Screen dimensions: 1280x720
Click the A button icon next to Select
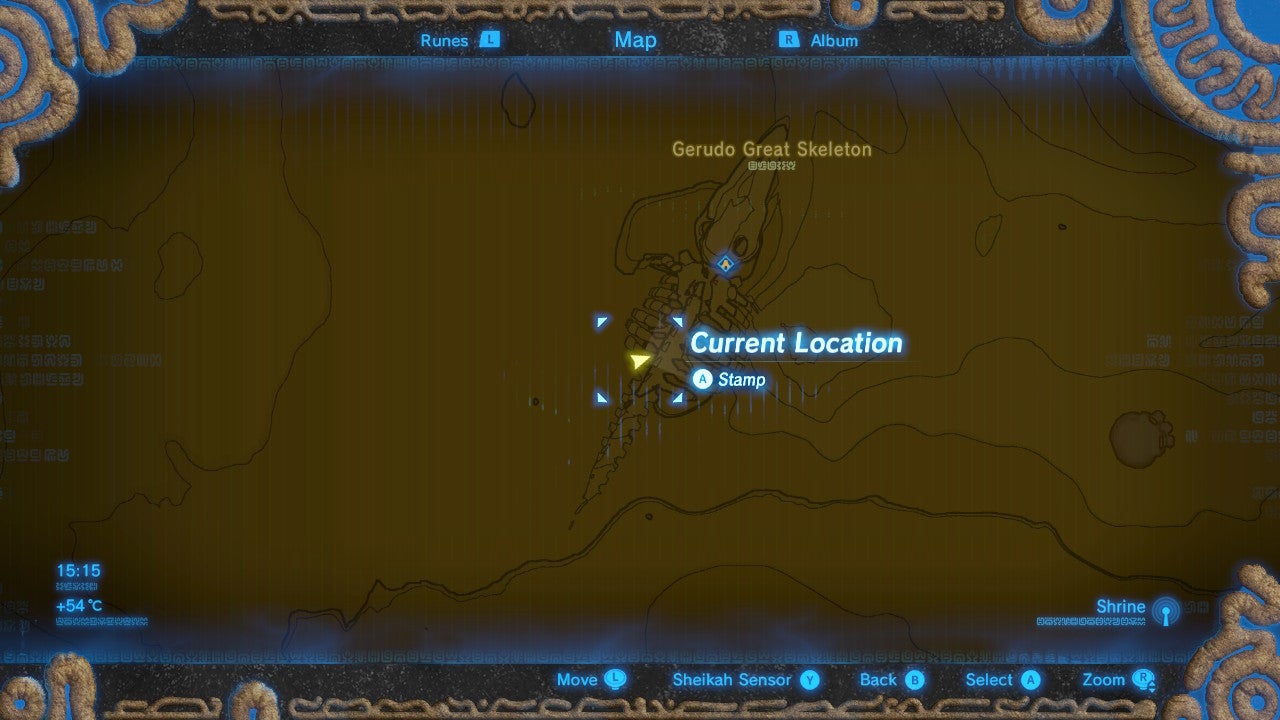1032,679
